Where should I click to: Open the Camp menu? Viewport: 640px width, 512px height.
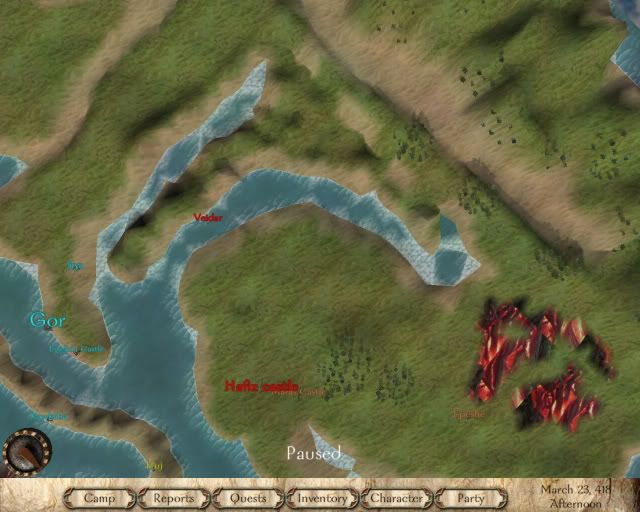(x=100, y=498)
